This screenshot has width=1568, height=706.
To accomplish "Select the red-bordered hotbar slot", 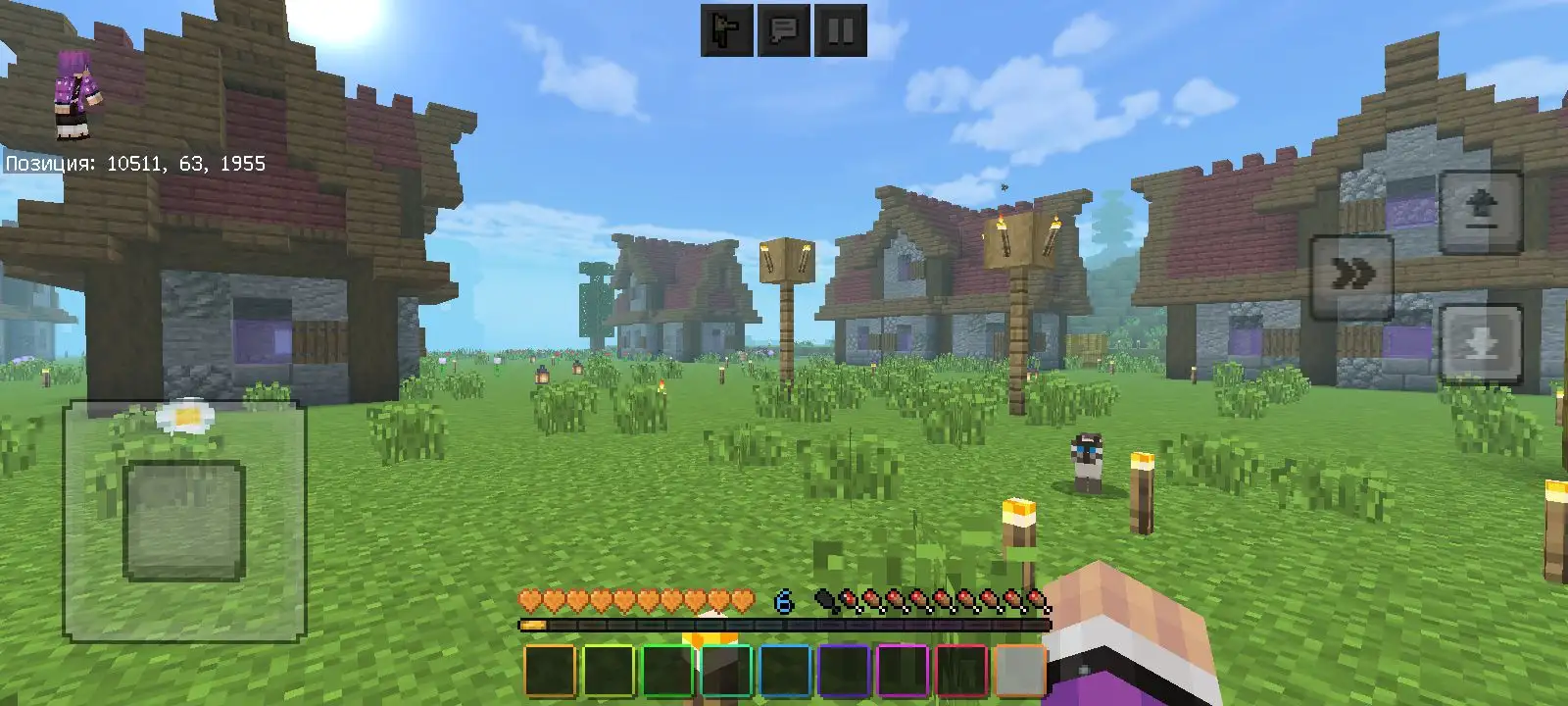I will [x=962, y=672].
